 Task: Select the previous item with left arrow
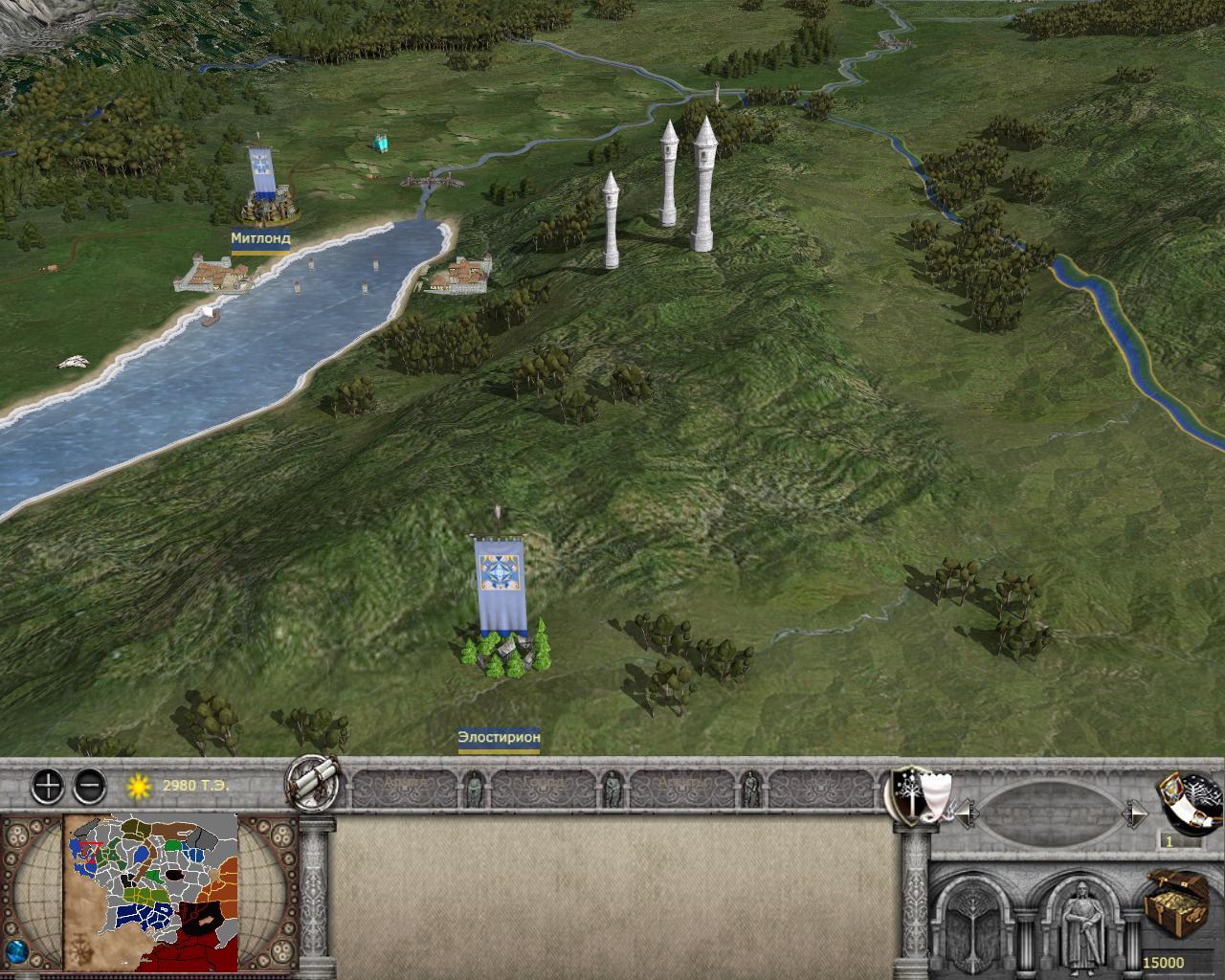(x=966, y=814)
